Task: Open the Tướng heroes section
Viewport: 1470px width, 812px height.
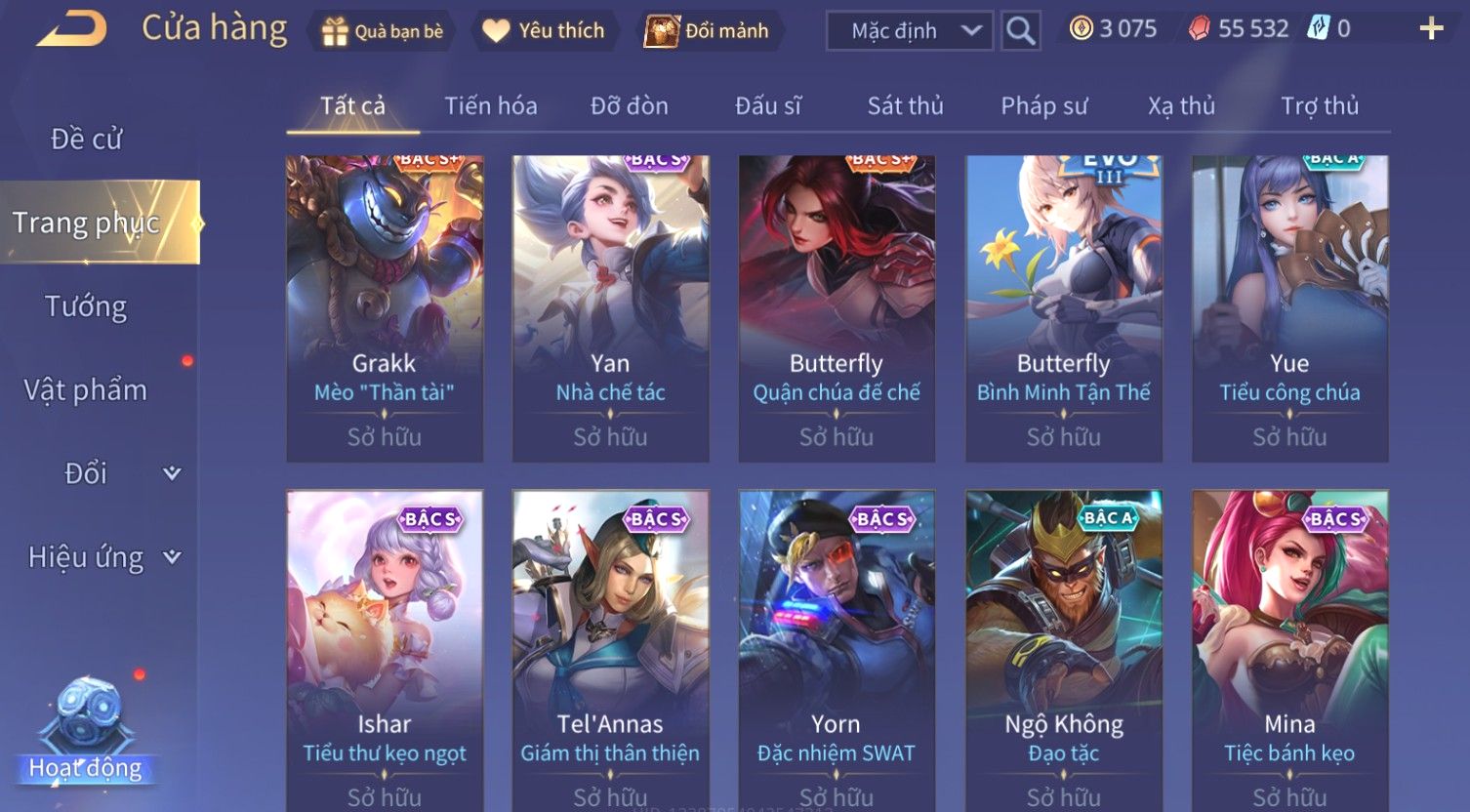Action: (86, 306)
